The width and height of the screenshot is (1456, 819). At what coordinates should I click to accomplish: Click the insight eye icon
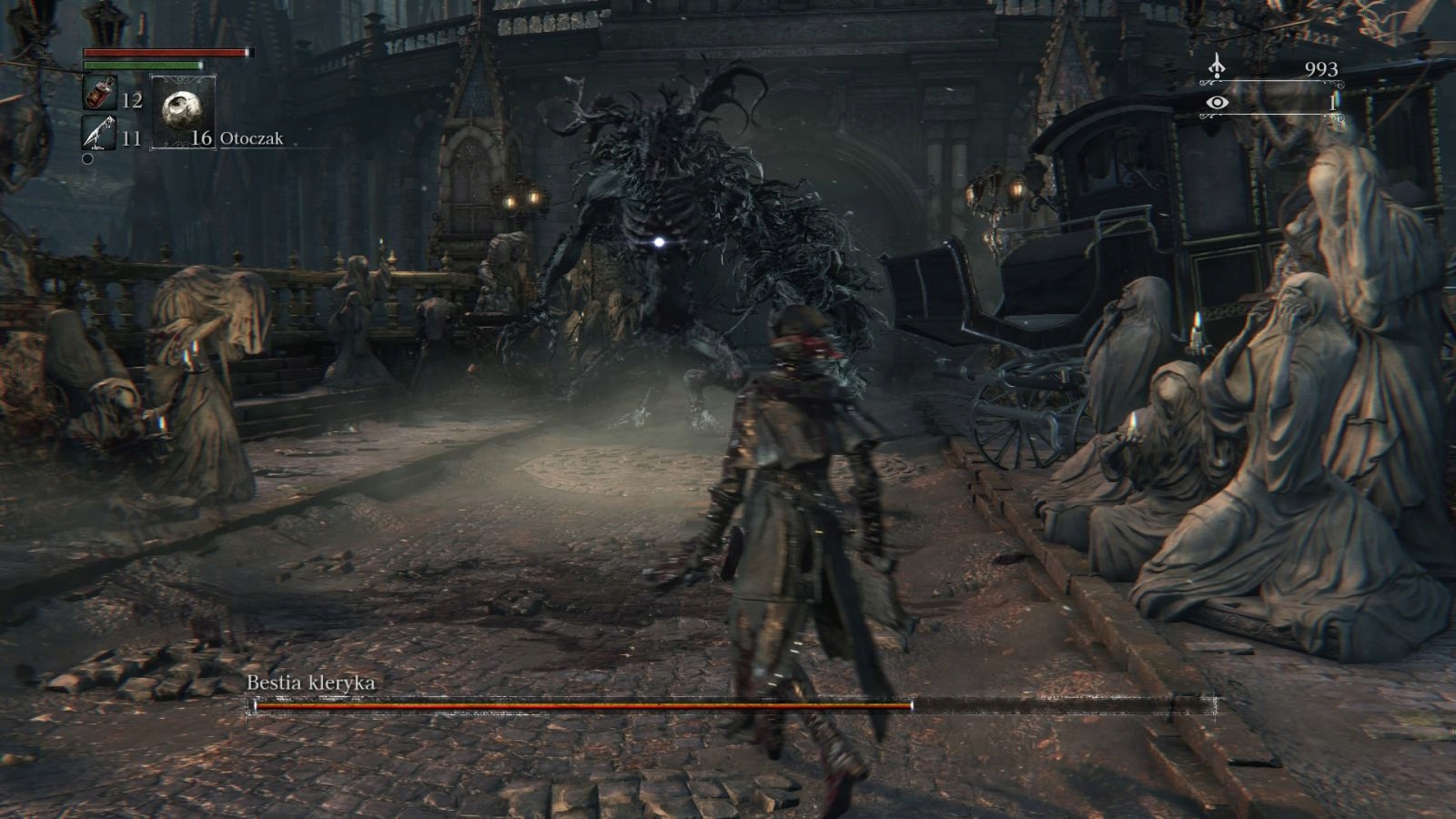1217,103
